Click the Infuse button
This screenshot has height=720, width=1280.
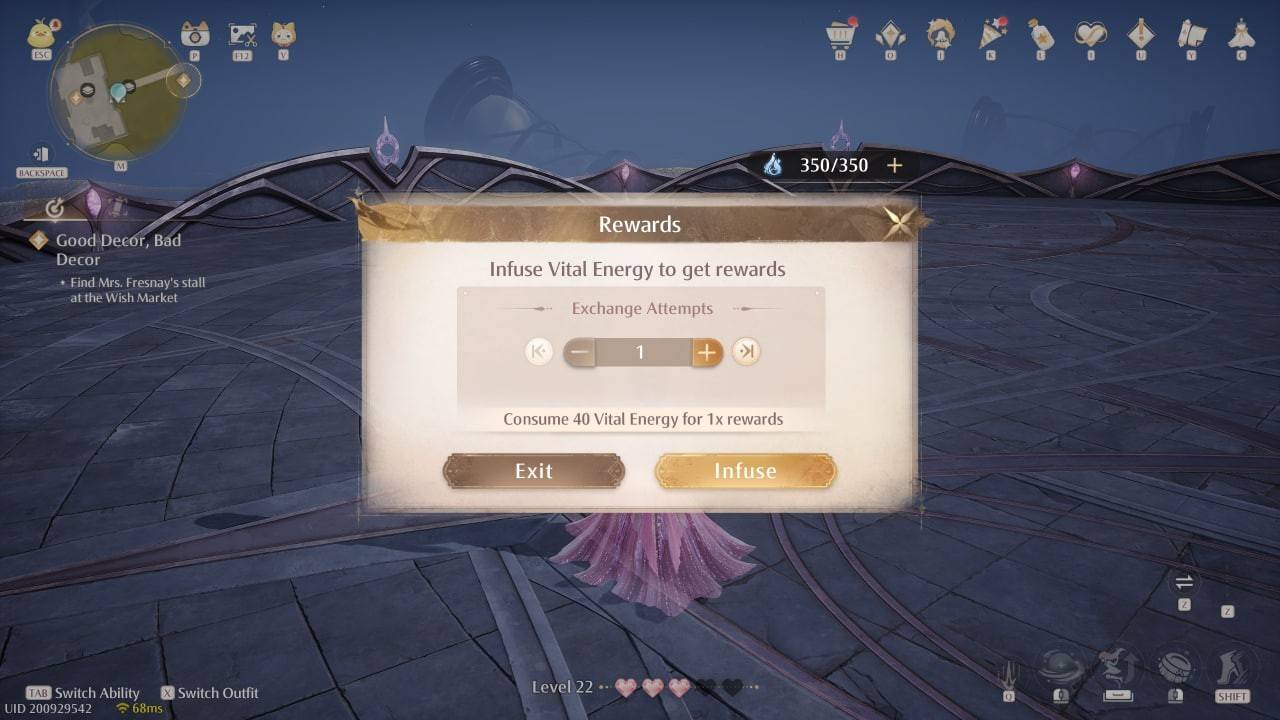pyautogui.click(x=746, y=471)
